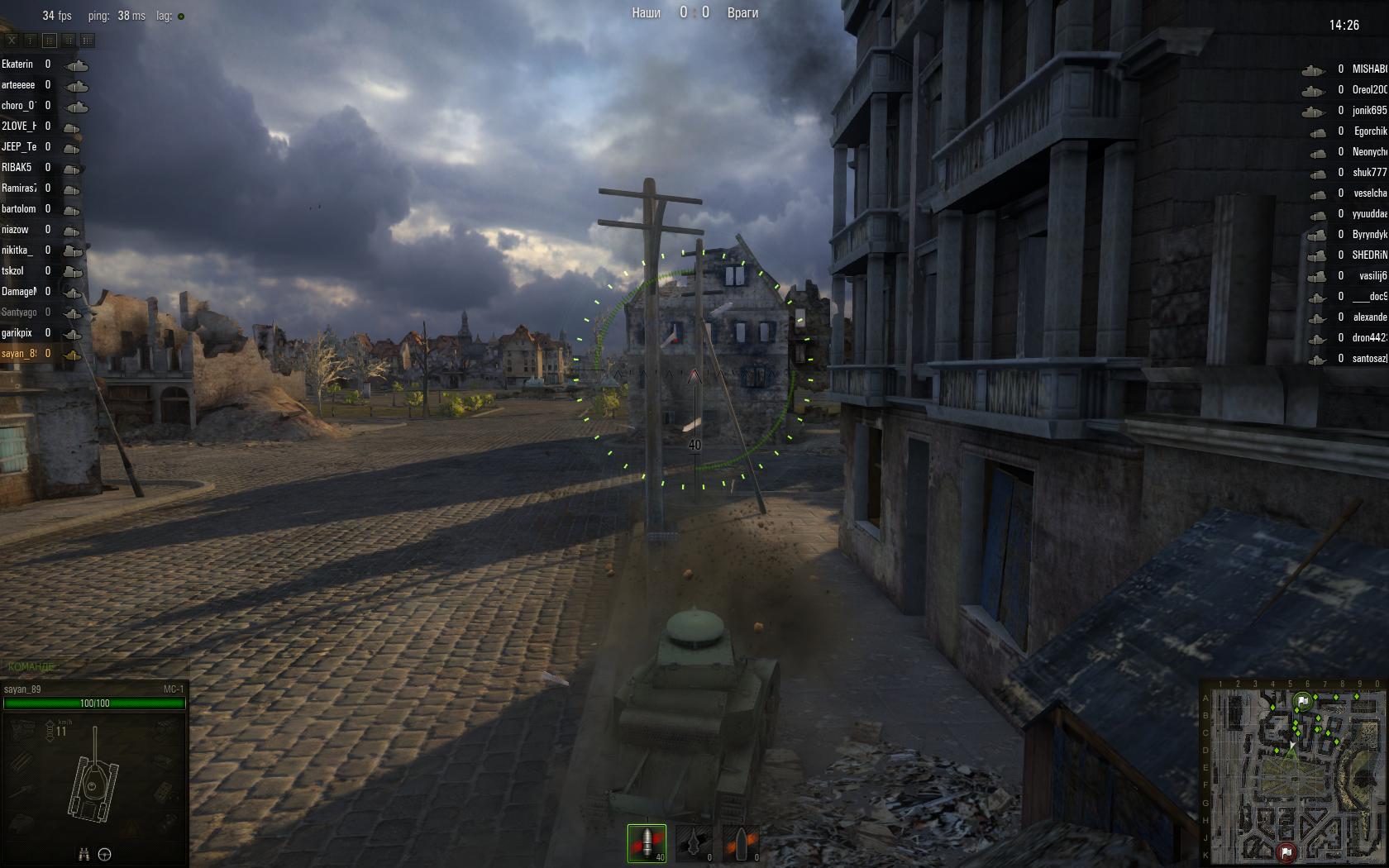Click the binoculars icon in the damage panel
This screenshot has height=868, width=1389.
[x=84, y=855]
